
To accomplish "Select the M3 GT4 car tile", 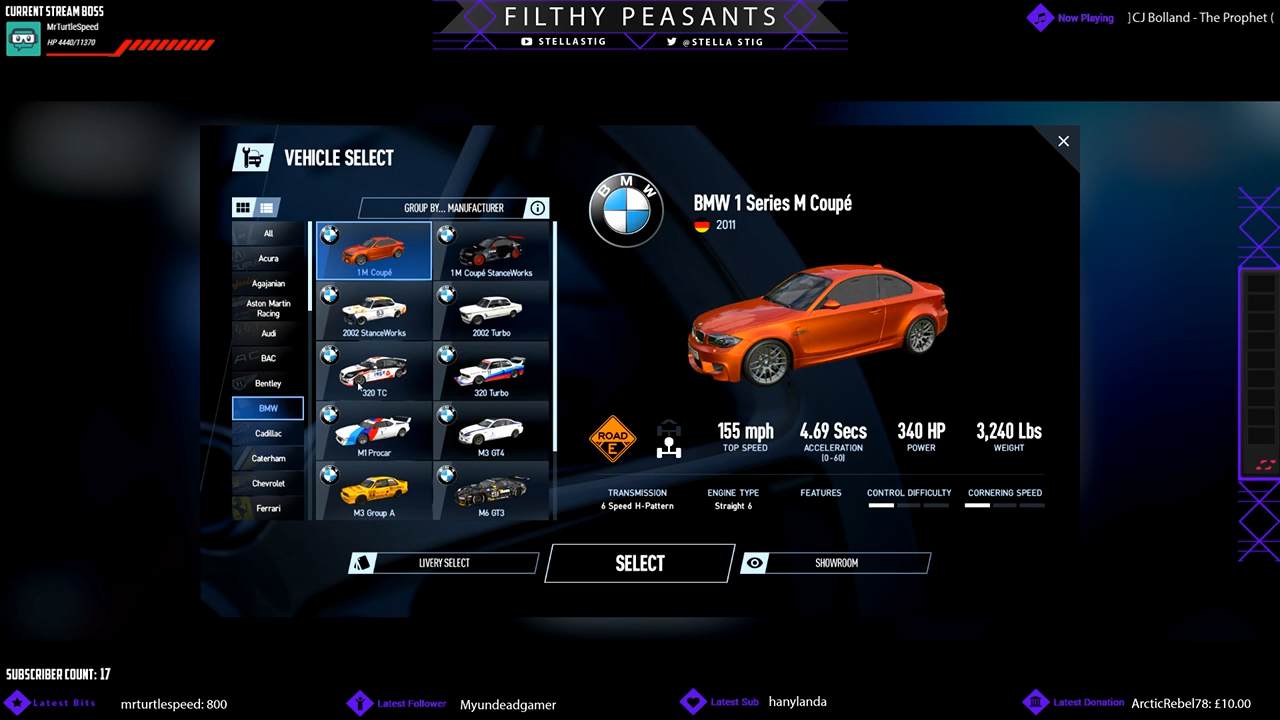I will pos(491,432).
